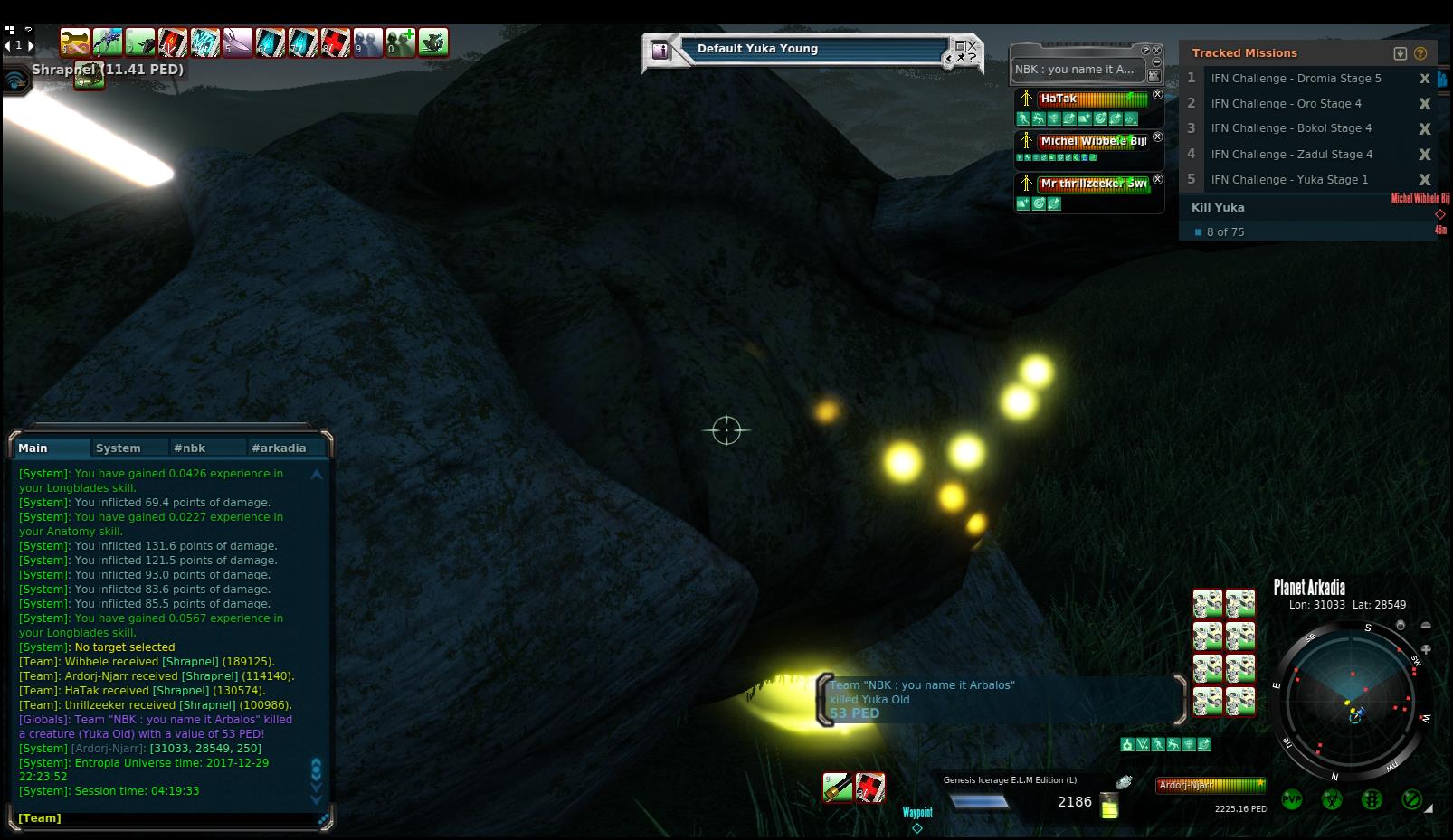The height and width of the screenshot is (840, 1453).
Task: Collapse the Tracked Missions panel arrow
Action: click(1401, 53)
